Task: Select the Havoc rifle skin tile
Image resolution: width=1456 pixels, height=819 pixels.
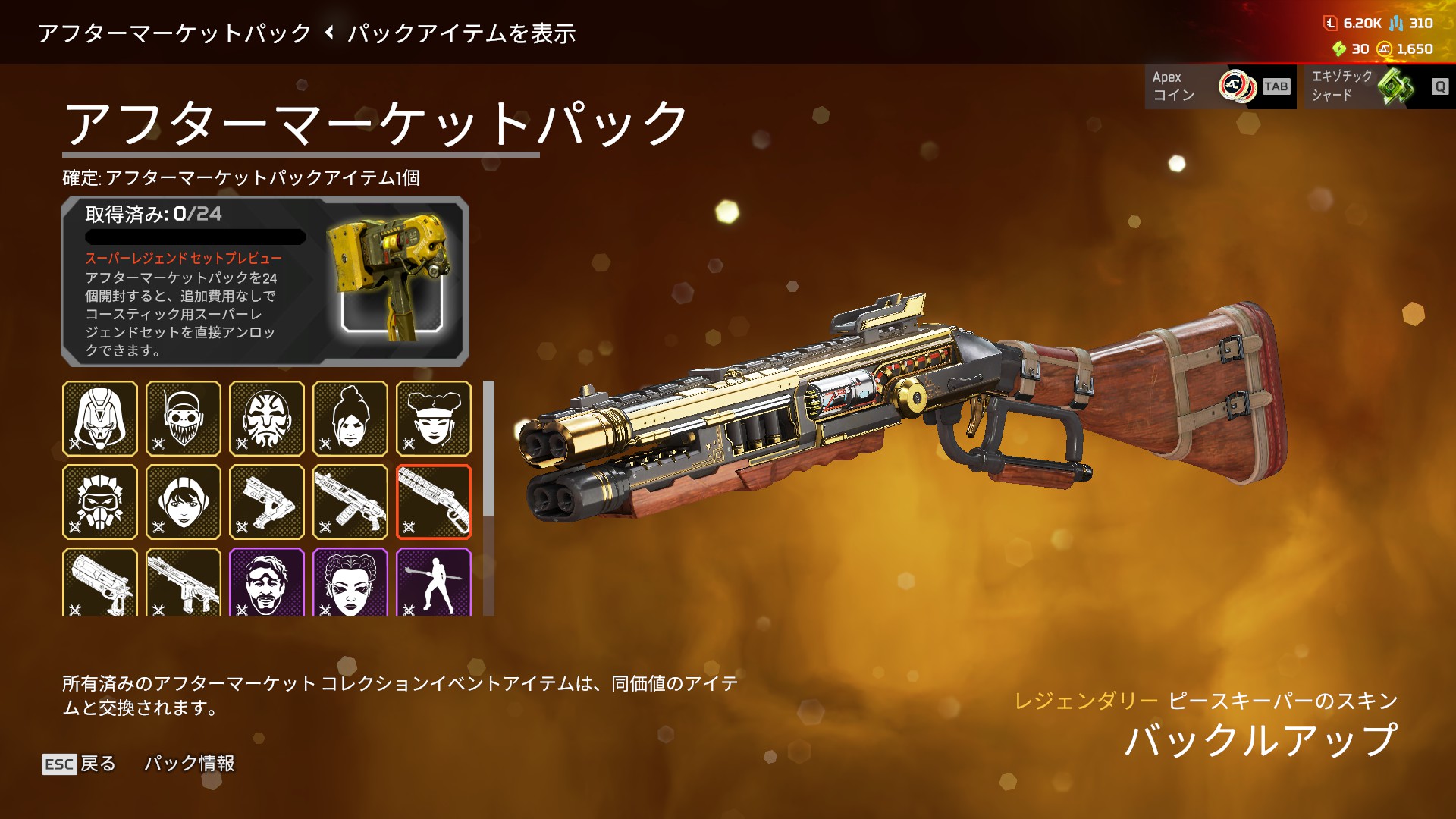Action: click(184, 582)
